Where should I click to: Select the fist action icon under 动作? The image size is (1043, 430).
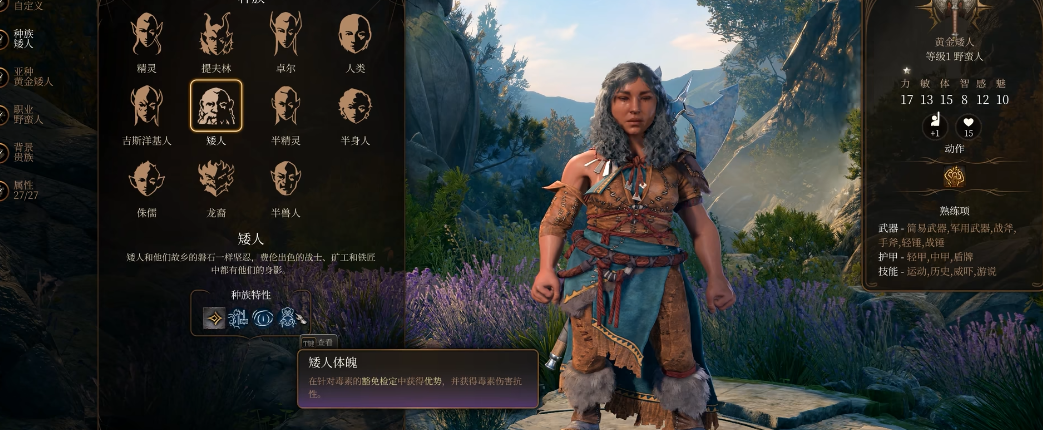coord(953,177)
